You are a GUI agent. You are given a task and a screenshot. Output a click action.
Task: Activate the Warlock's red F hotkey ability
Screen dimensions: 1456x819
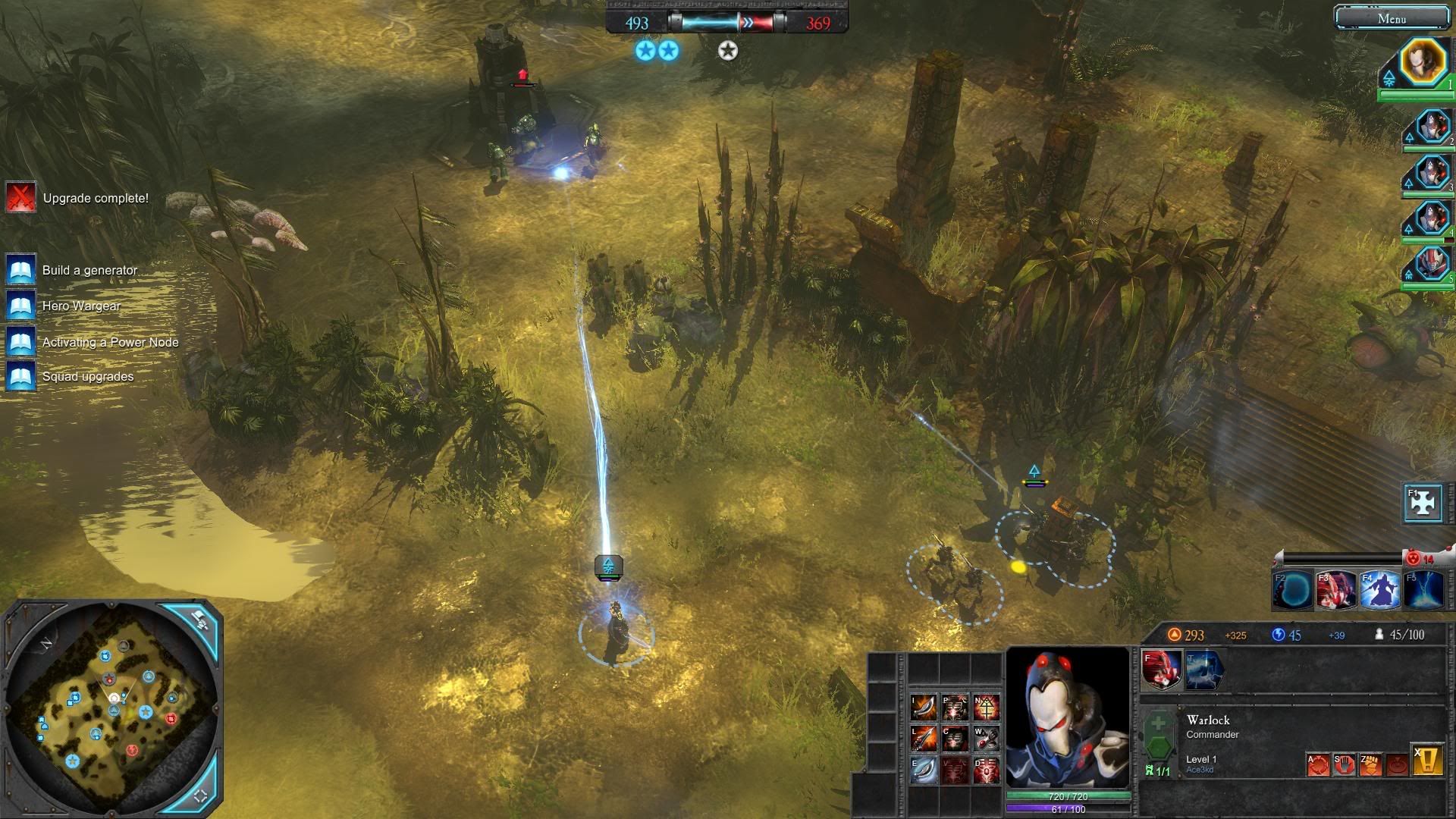(1161, 670)
